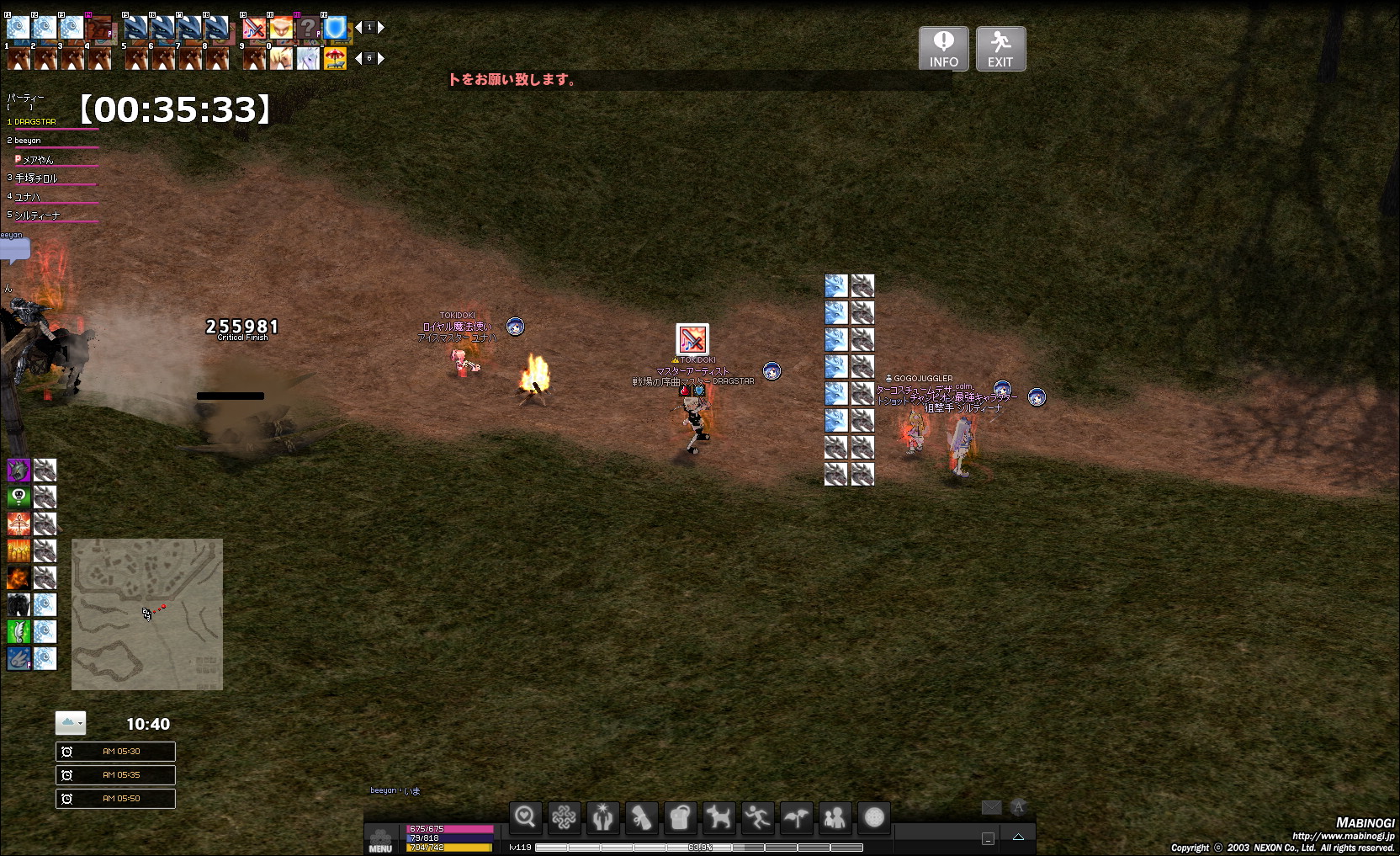Use the blue shield skill in the F12 slot
The width and height of the screenshot is (1400, 856).
tap(335, 29)
